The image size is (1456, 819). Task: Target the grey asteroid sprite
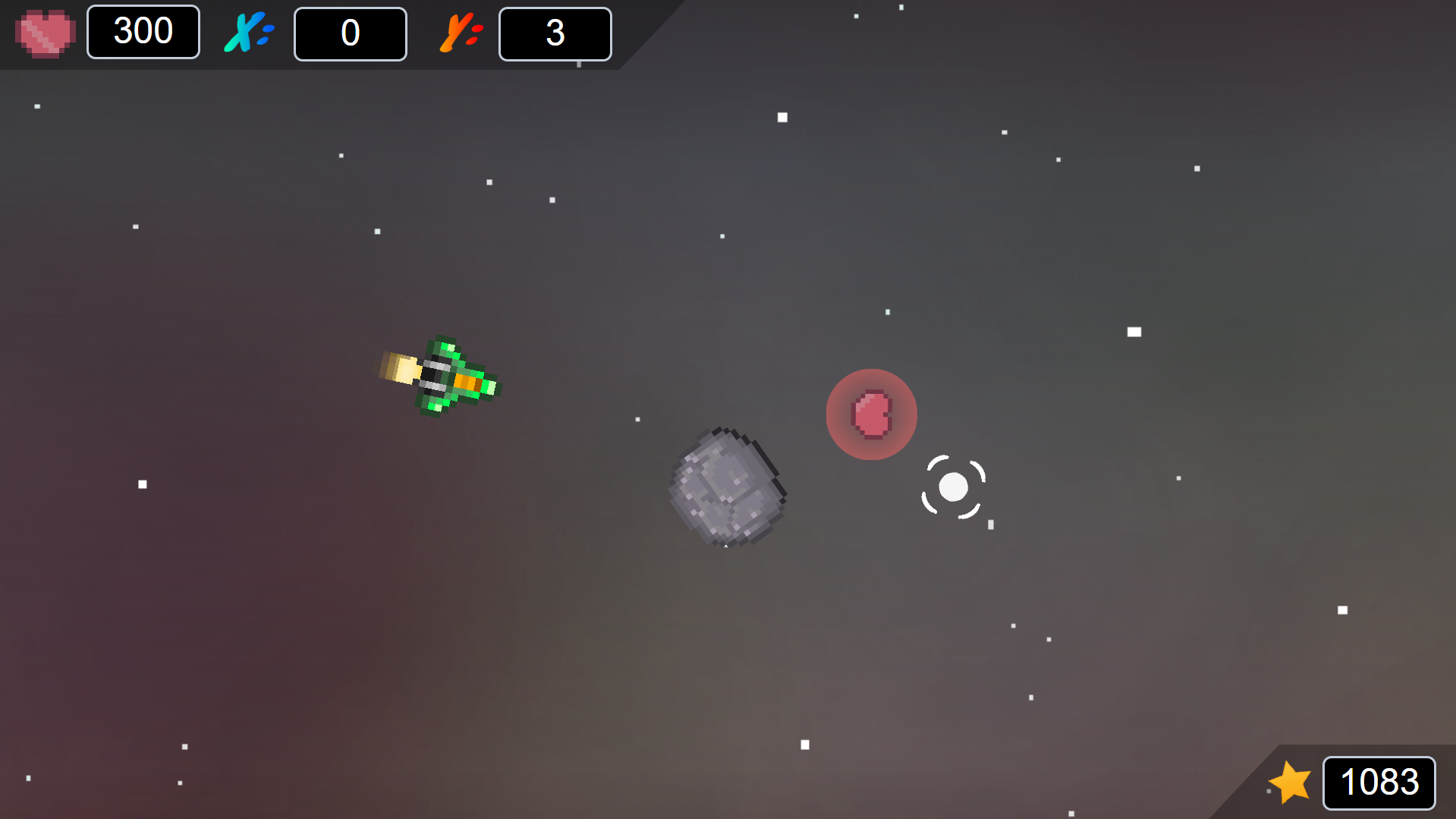(726, 487)
